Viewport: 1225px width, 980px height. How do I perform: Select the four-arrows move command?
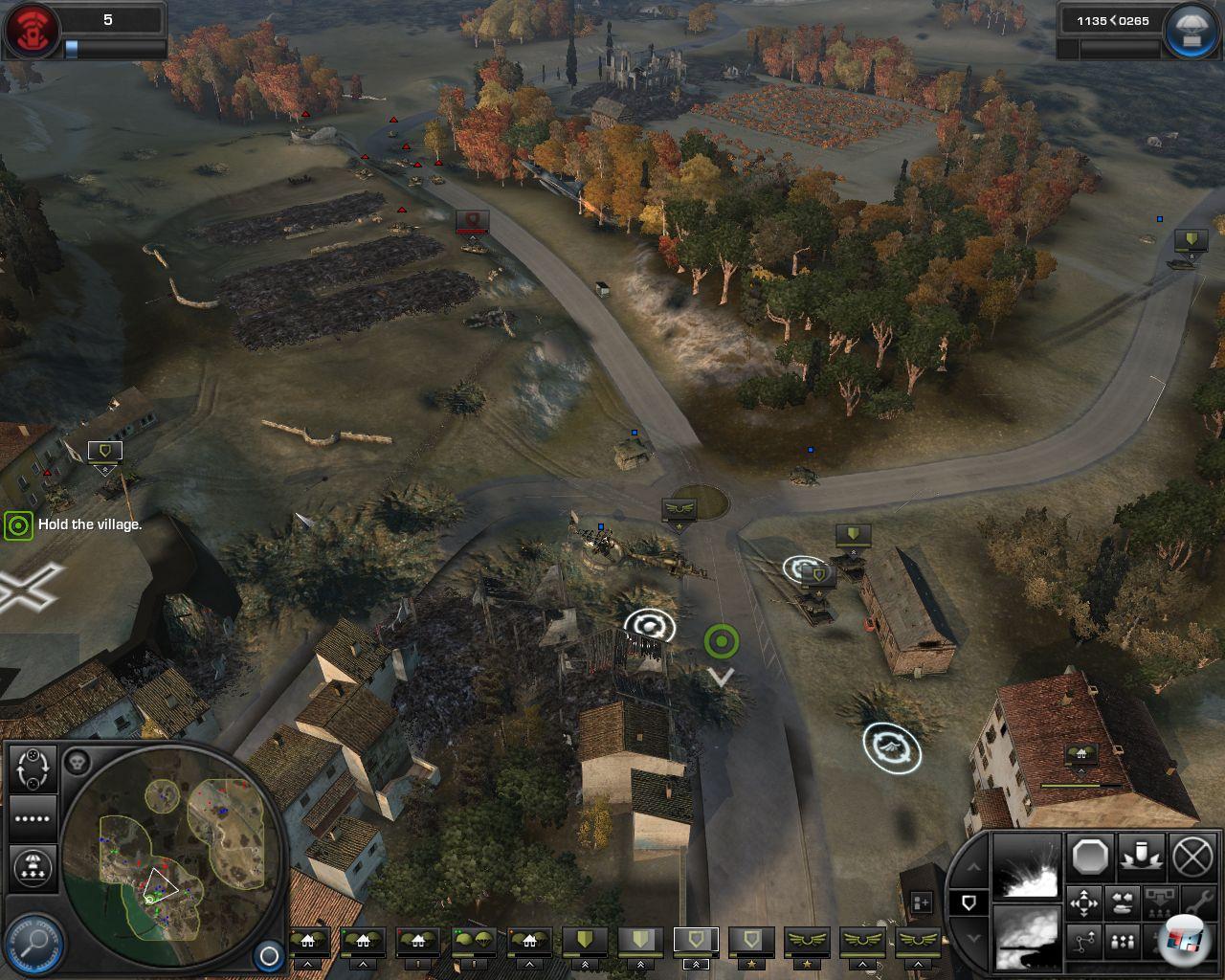[1083, 902]
